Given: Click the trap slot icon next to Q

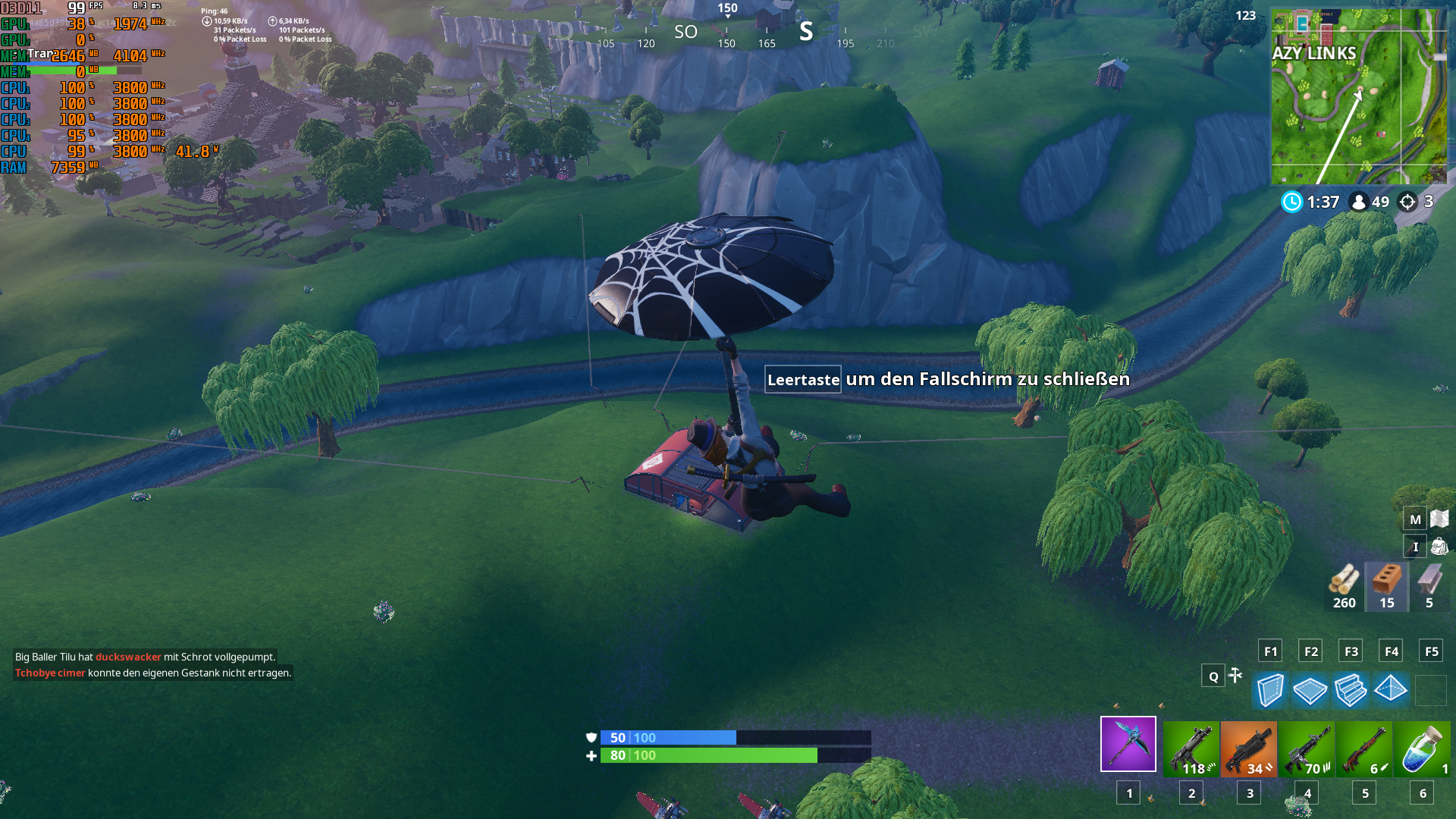Looking at the screenshot, I should coord(1235,676).
